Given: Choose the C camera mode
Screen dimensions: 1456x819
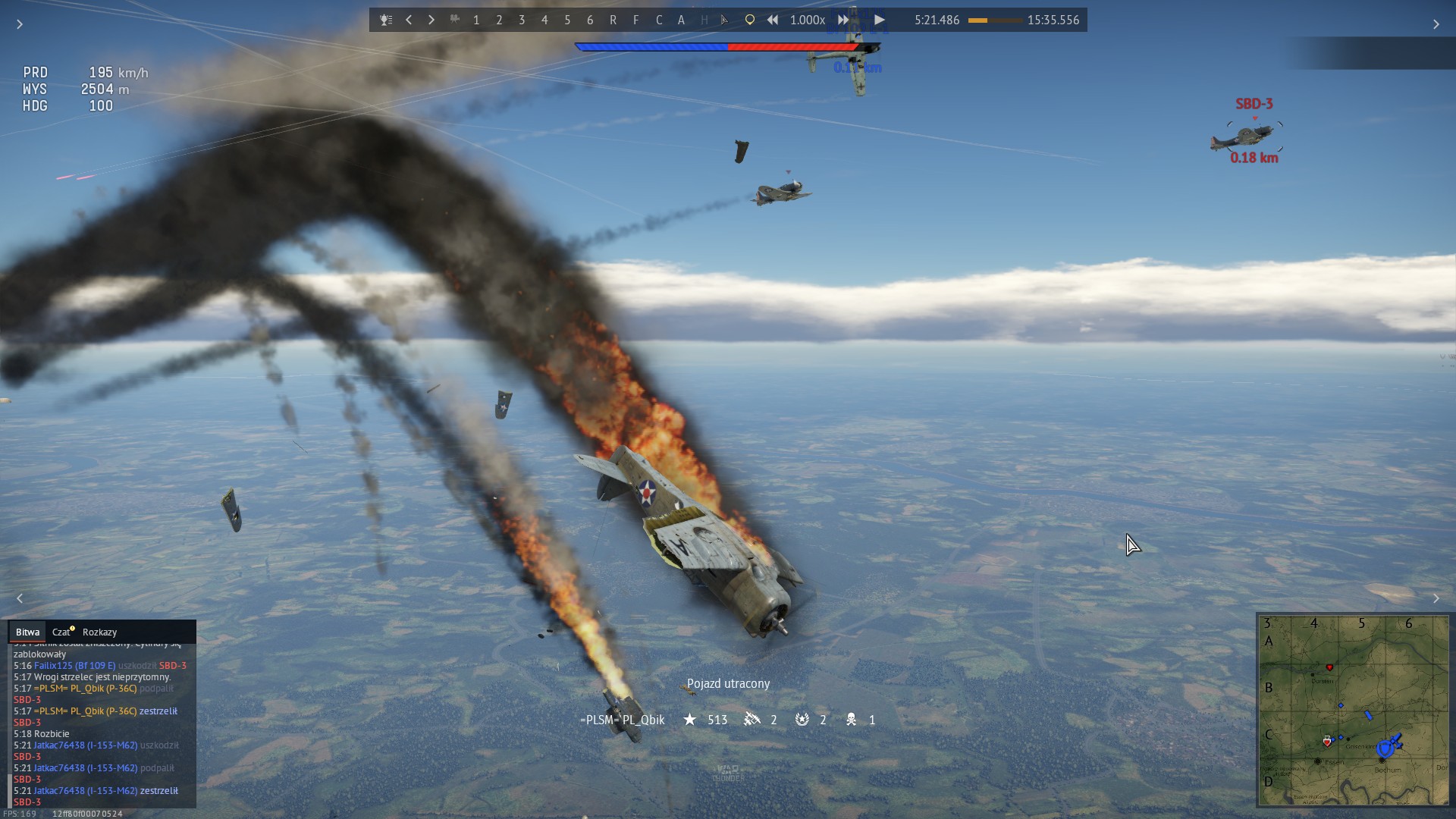Looking at the screenshot, I should tap(659, 20).
